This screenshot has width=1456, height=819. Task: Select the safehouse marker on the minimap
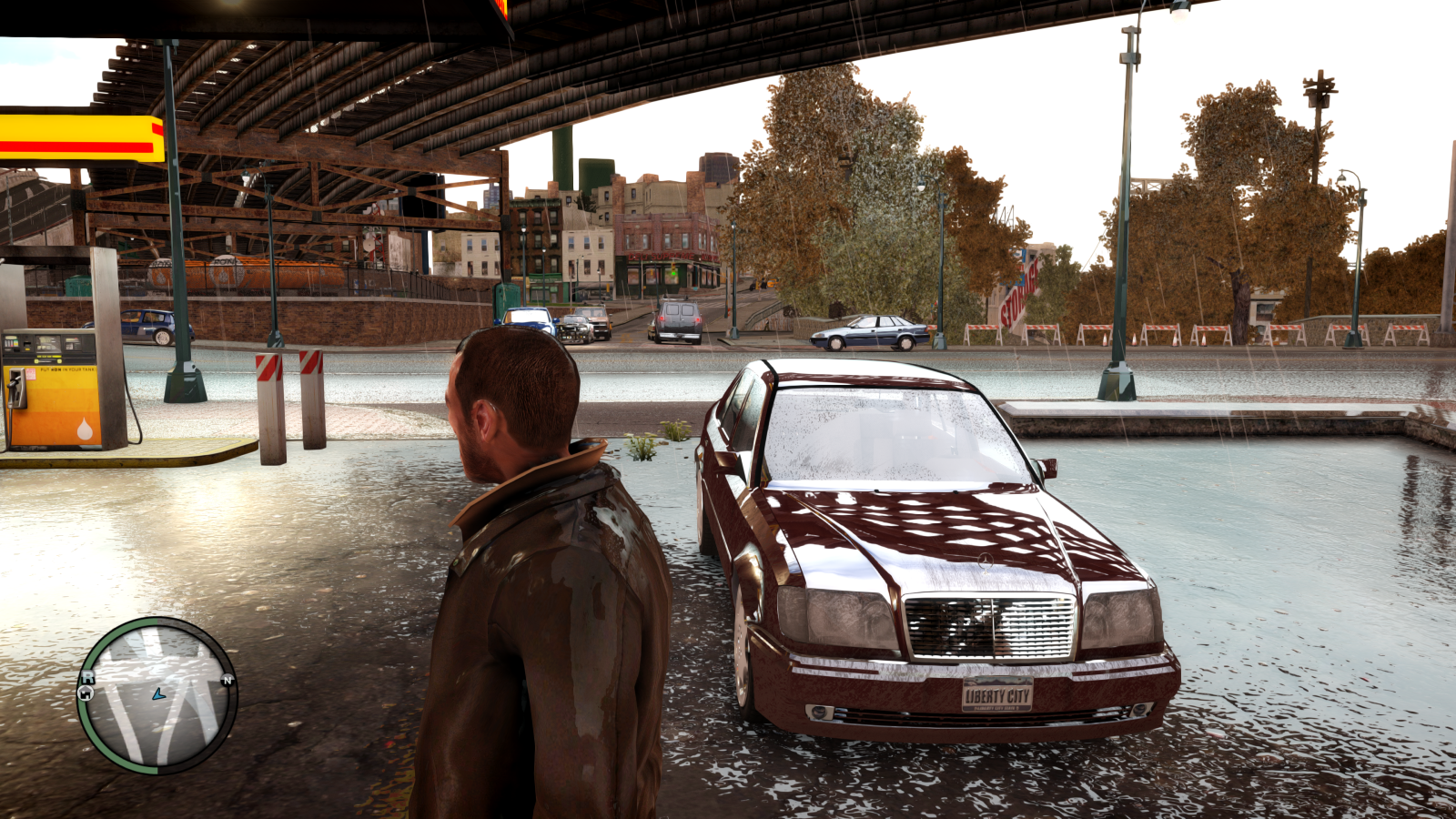coord(85,693)
